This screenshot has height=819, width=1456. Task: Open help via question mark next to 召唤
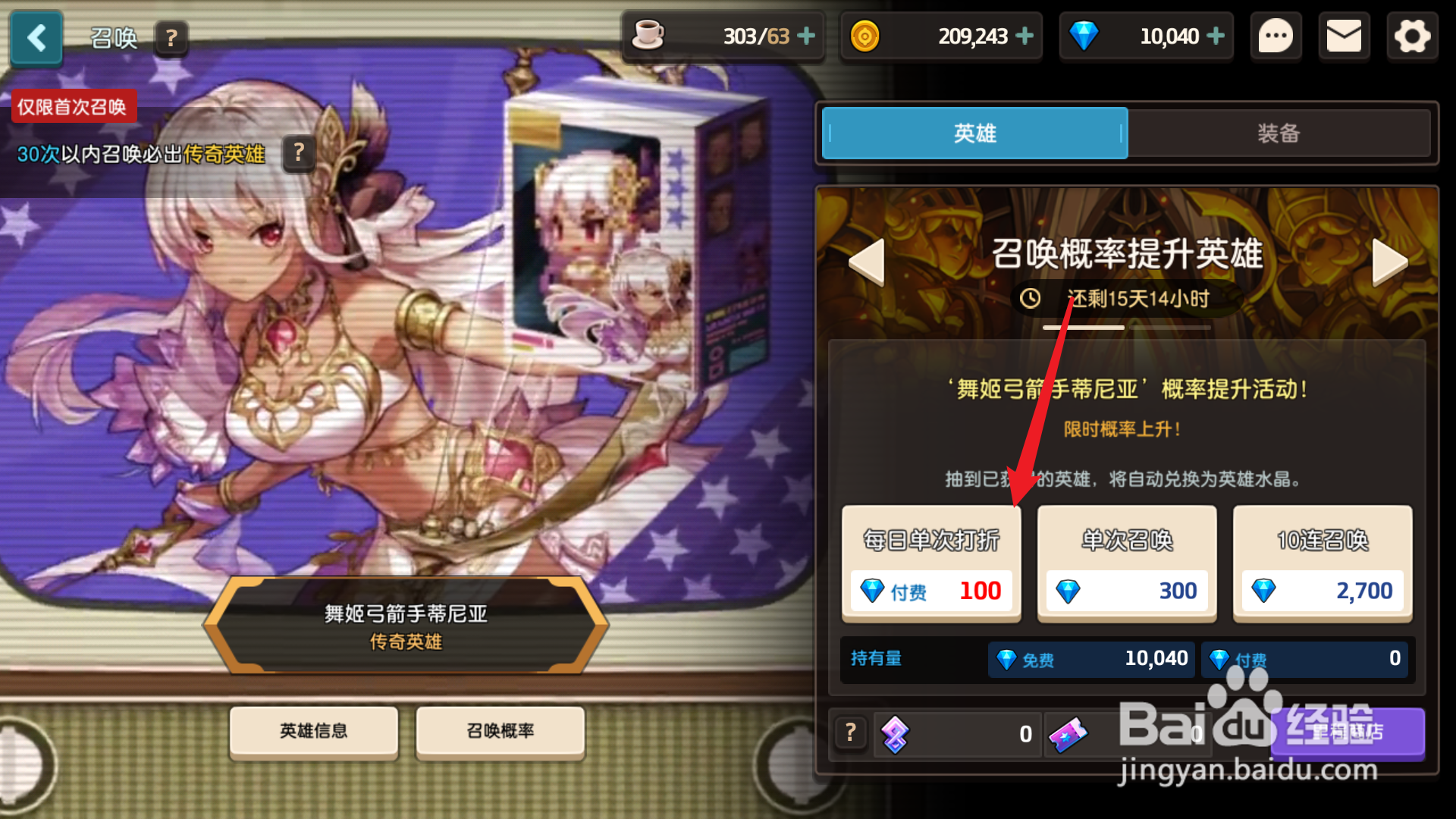(171, 39)
